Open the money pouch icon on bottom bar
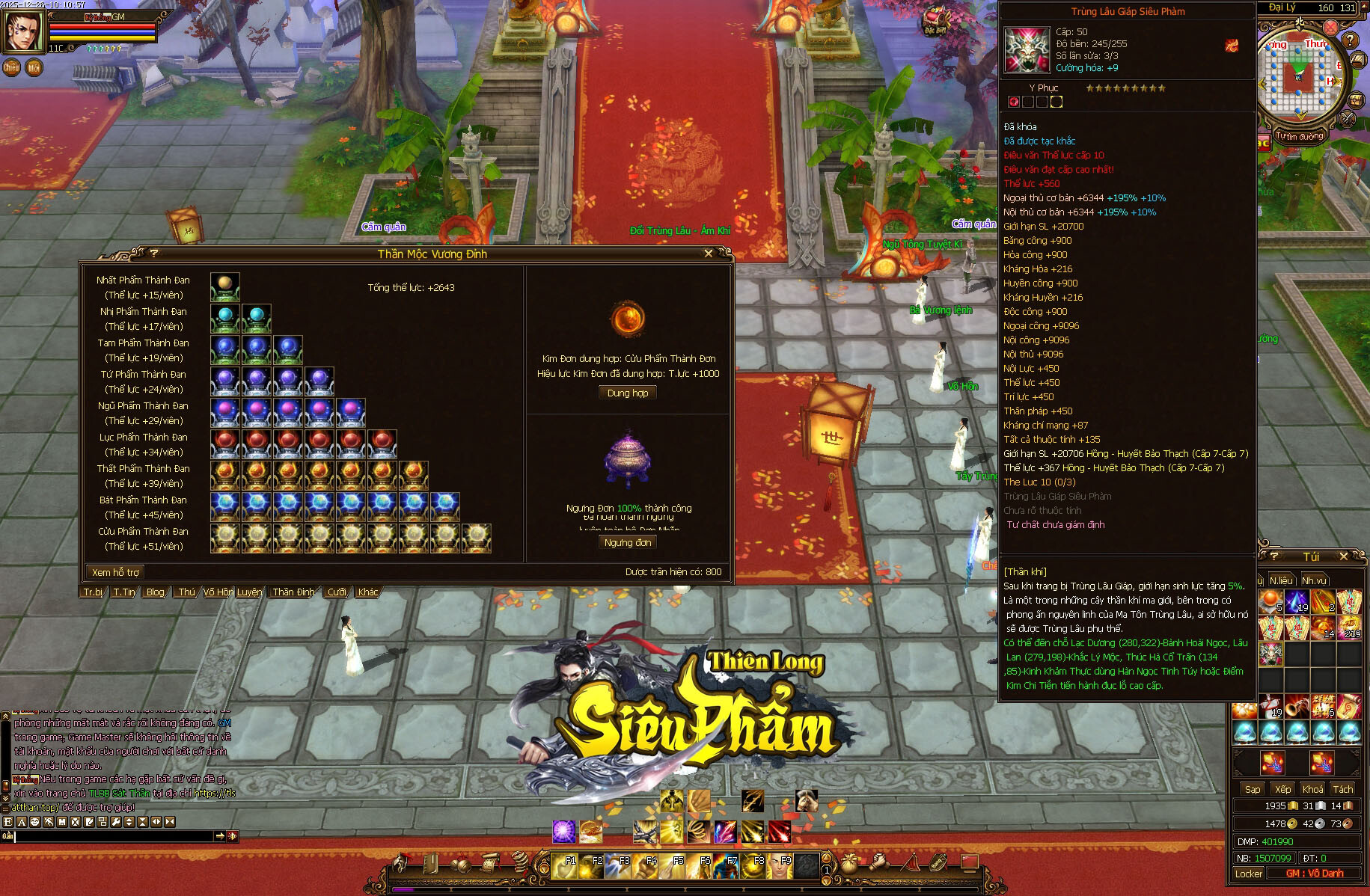Viewport: 1370px width, 896px height. pos(848,864)
